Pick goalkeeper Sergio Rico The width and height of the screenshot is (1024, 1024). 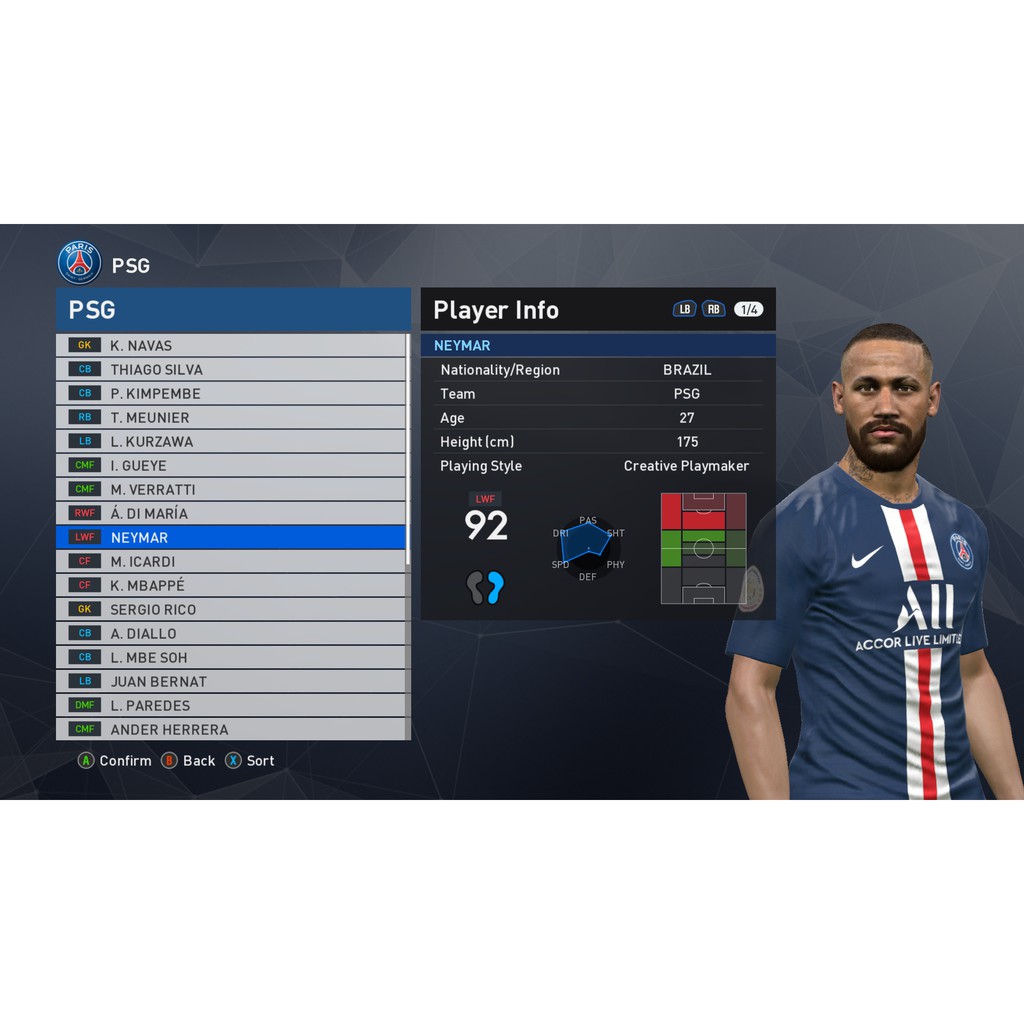tap(231, 609)
